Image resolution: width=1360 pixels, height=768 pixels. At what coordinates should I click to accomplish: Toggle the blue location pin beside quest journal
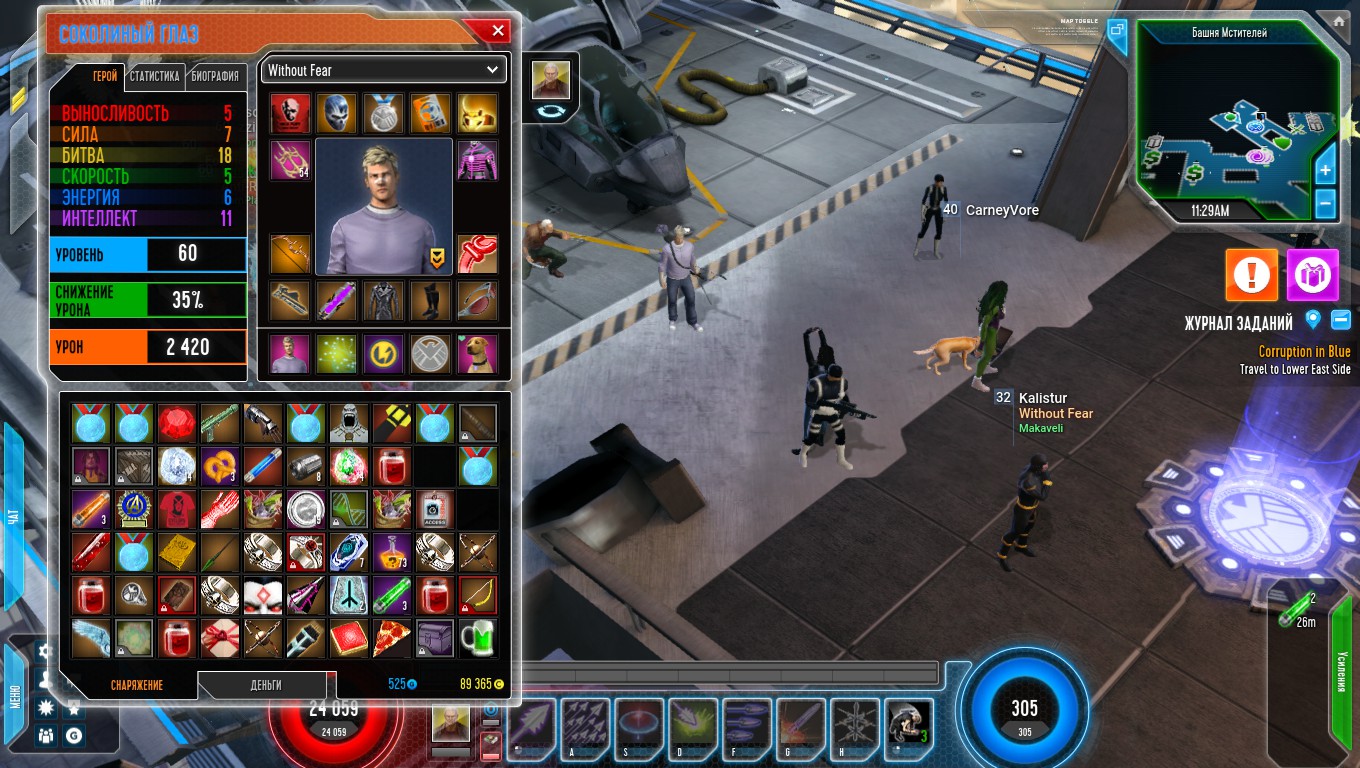(x=1313, y=320)
